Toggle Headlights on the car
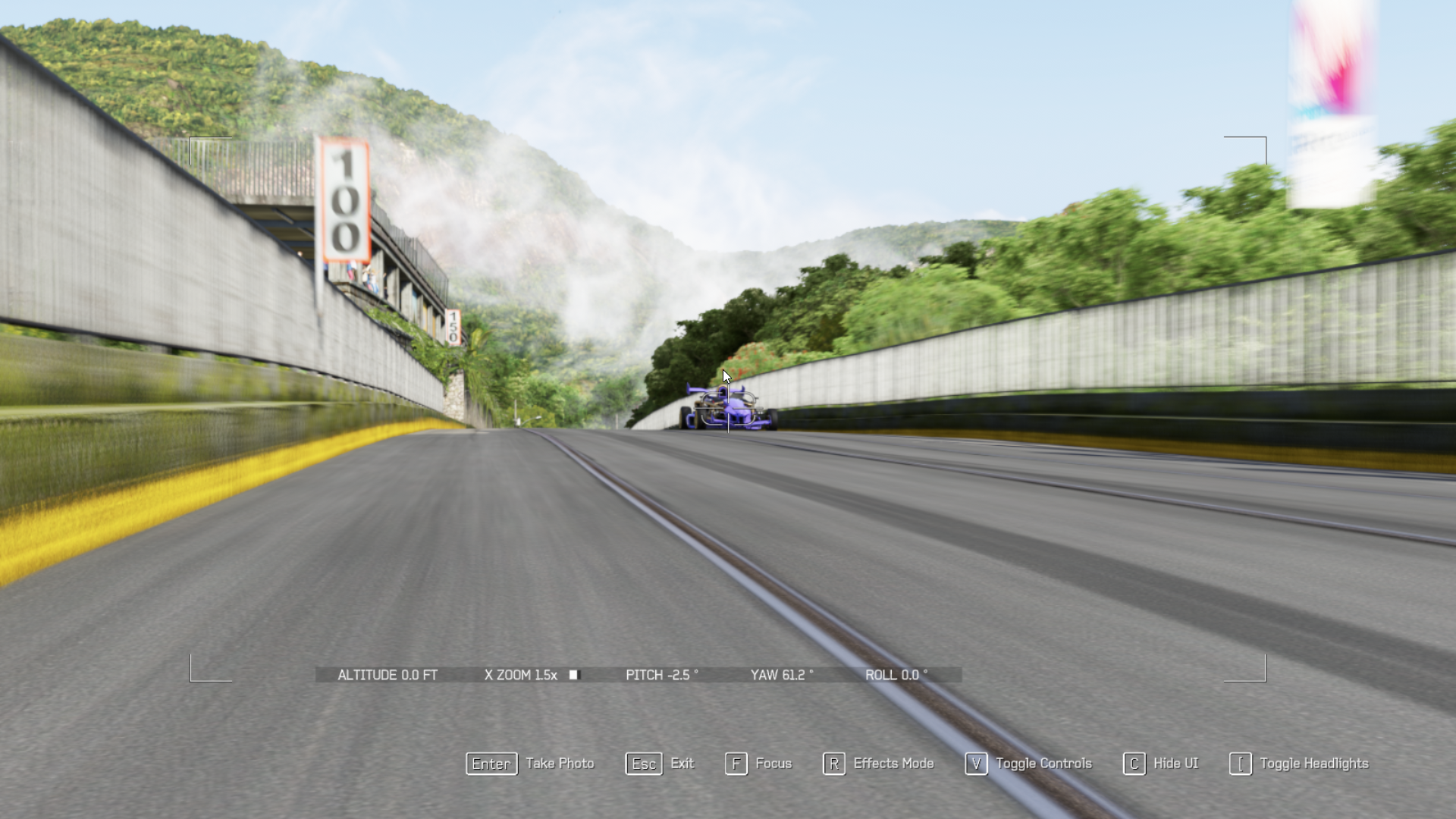Image resolution: width=1456 pixels, height=819 pixels. click(x=1299, y=764)
